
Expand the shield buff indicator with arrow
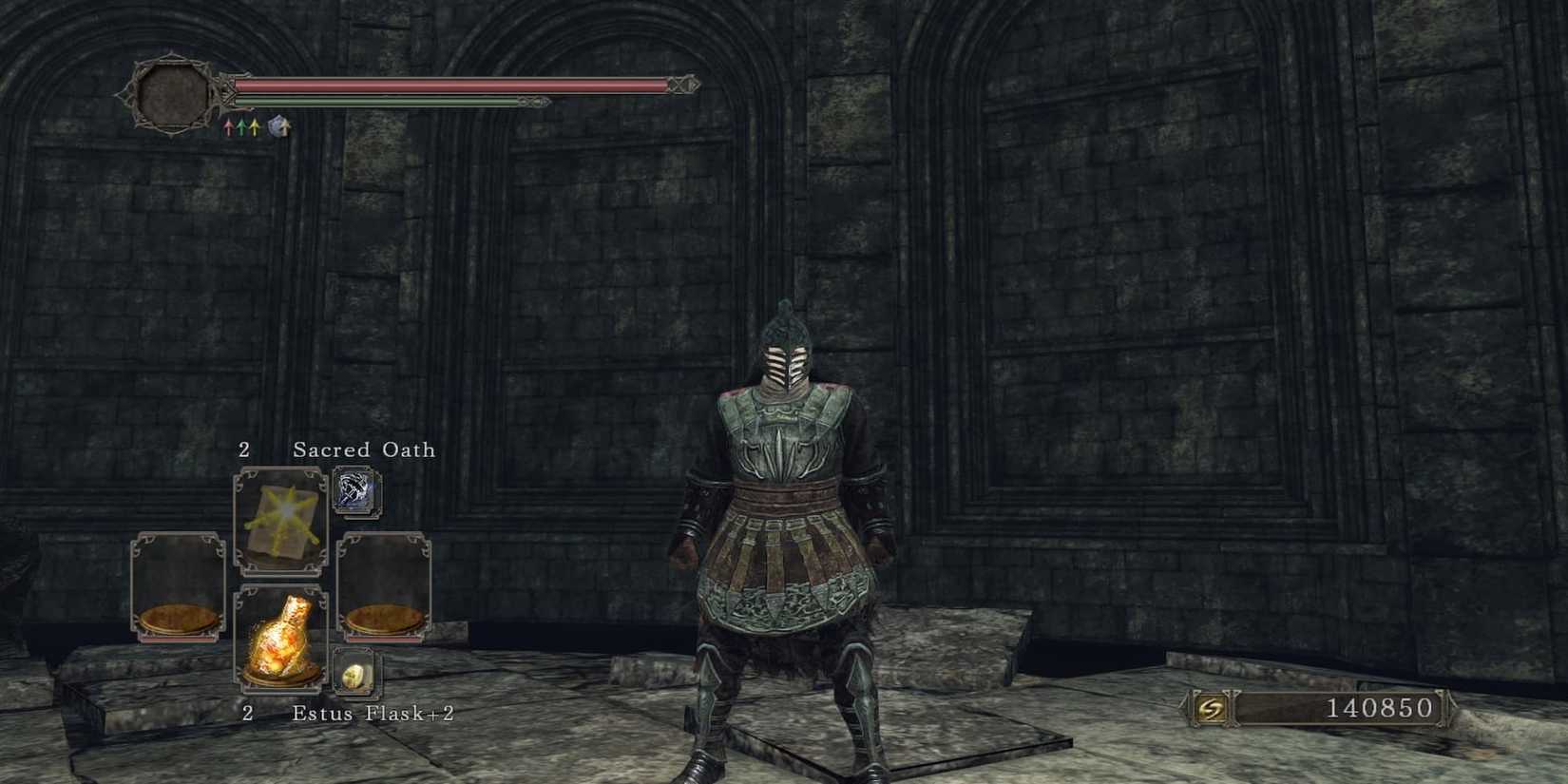[276, 125]
